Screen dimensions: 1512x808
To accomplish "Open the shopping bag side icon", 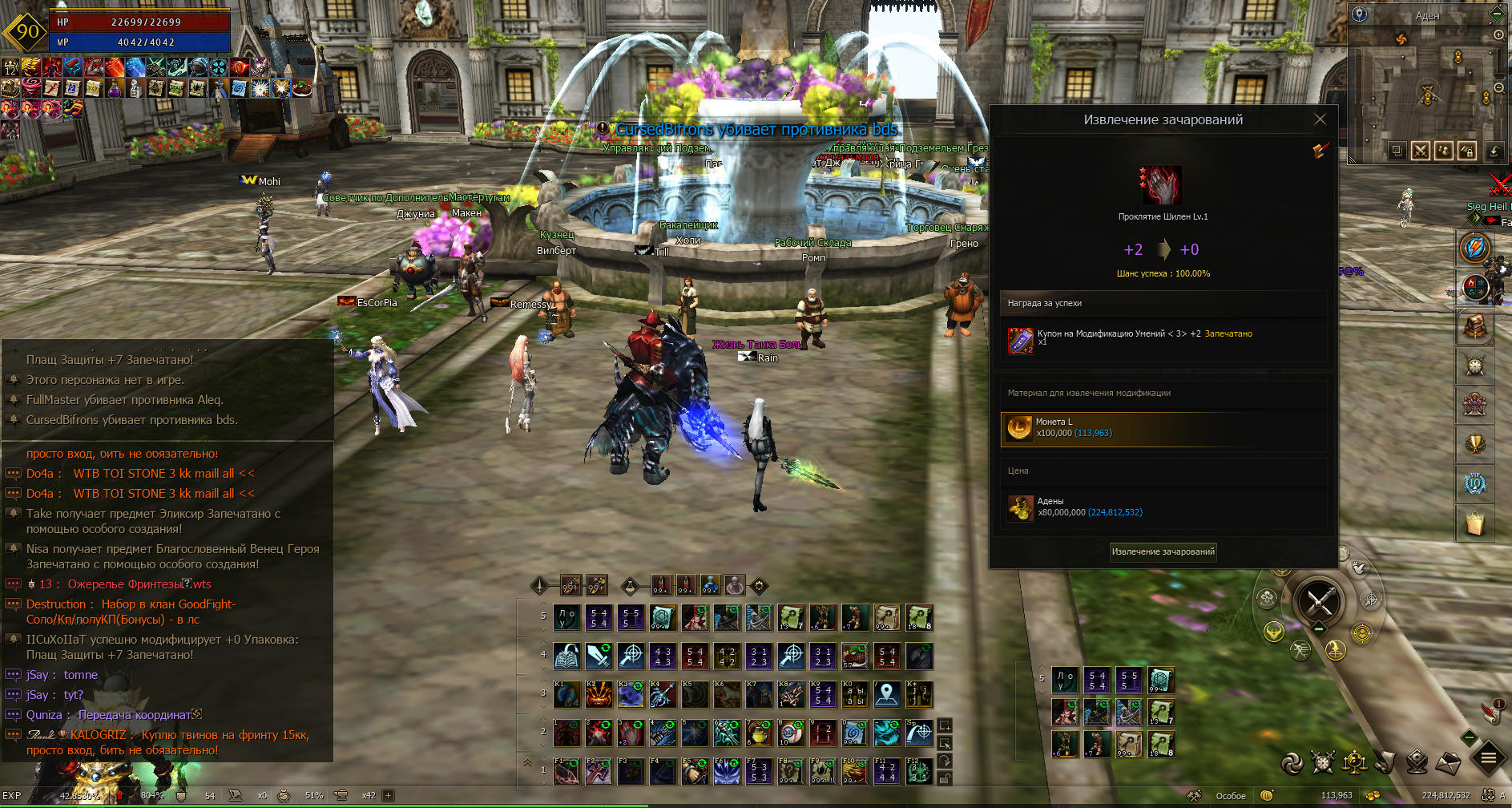I will 1474,523.
